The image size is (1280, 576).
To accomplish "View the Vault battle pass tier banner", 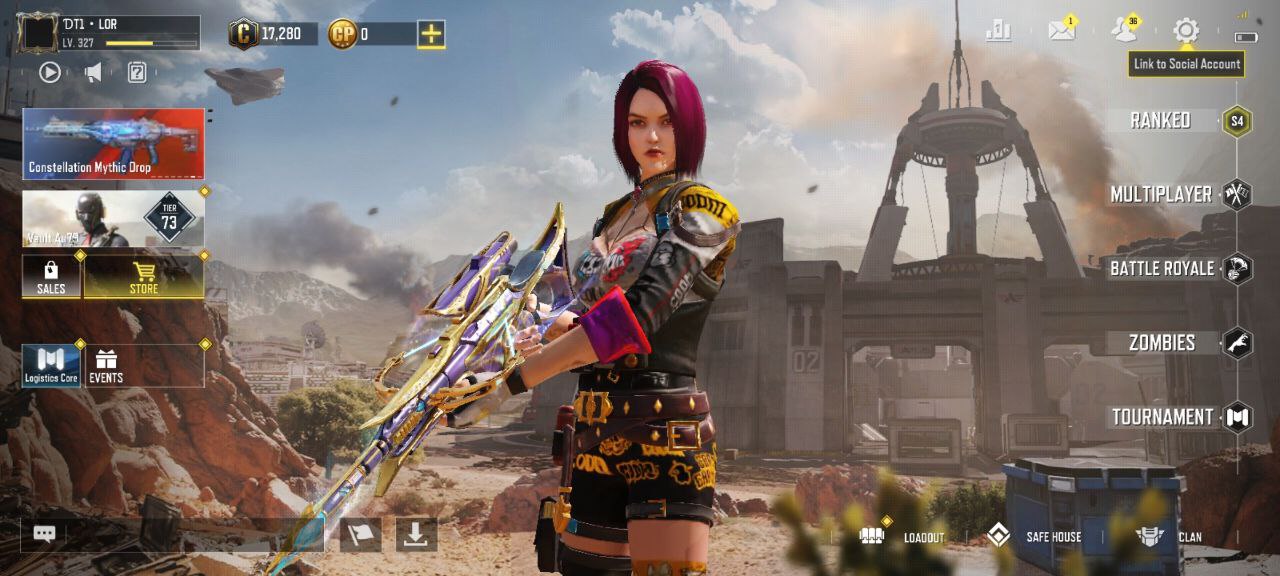I will [114, 219].
